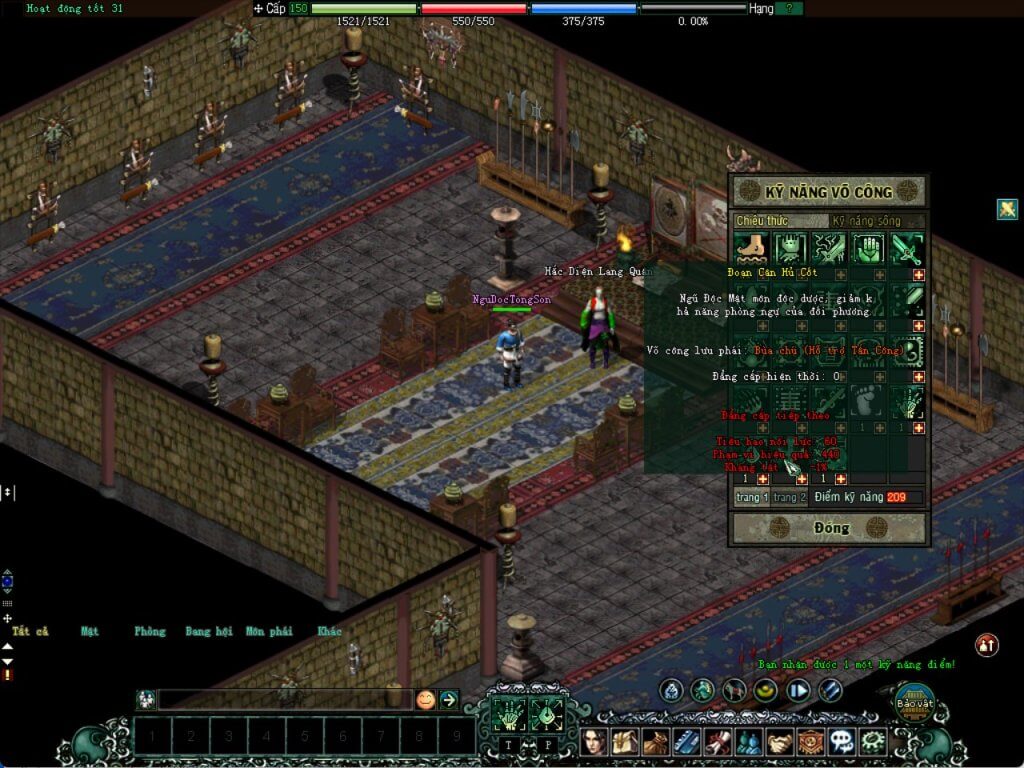Open the smiley emoticon picker
This screenshot has height=768, width=1024.
coord(425,700)
